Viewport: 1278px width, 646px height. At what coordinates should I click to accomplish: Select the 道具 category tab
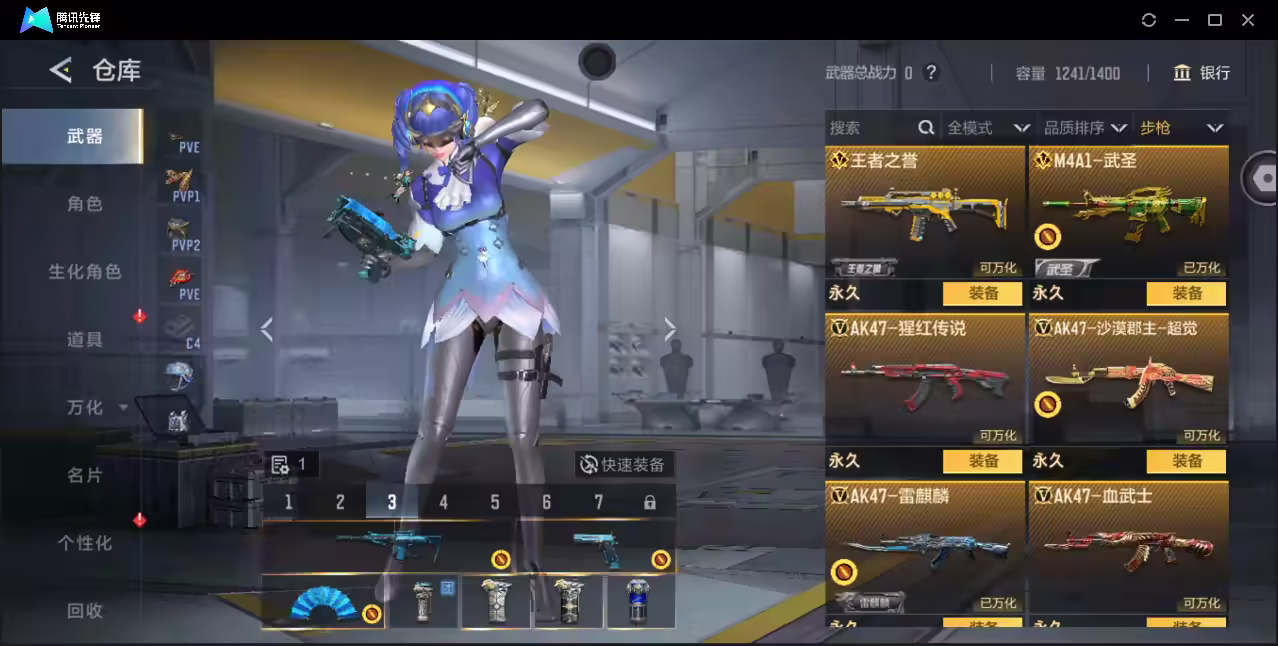pos(85,340)
